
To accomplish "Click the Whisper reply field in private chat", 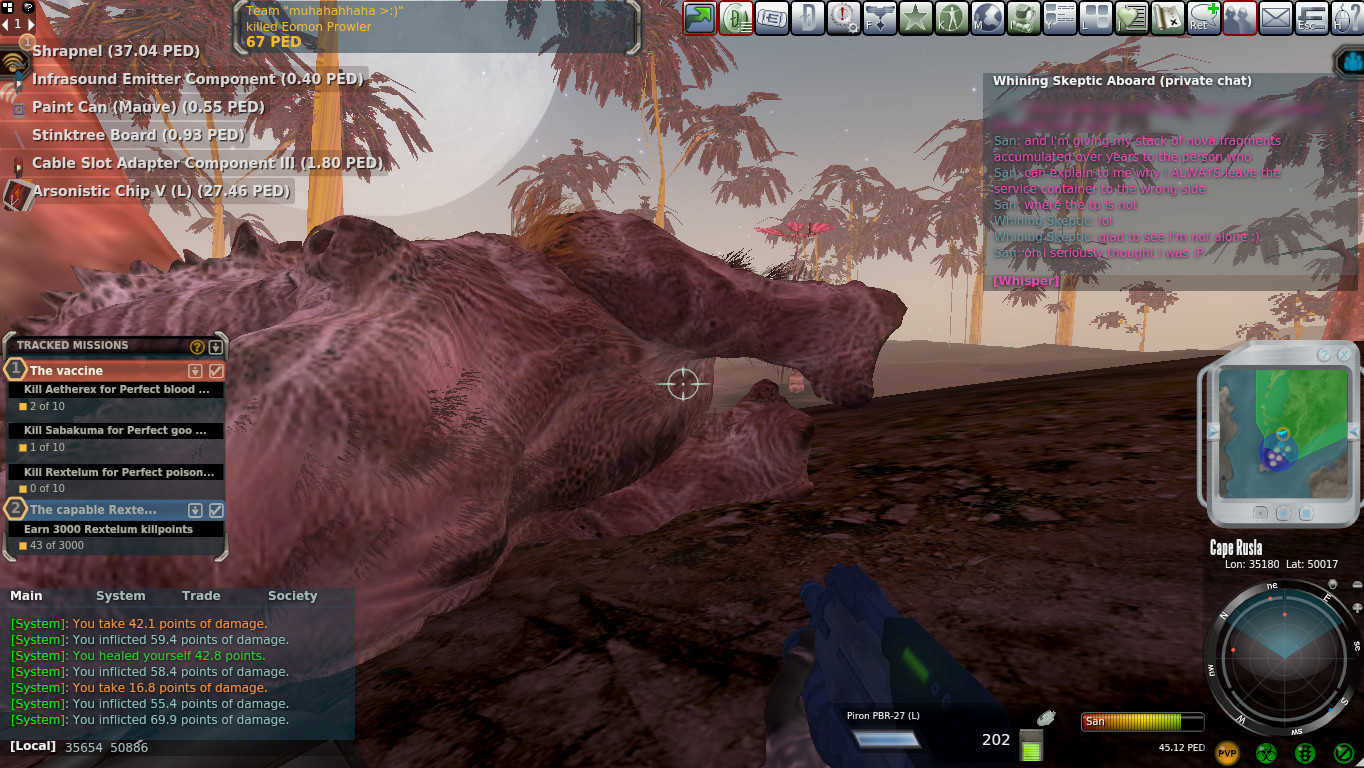I will click(1025, 281).
